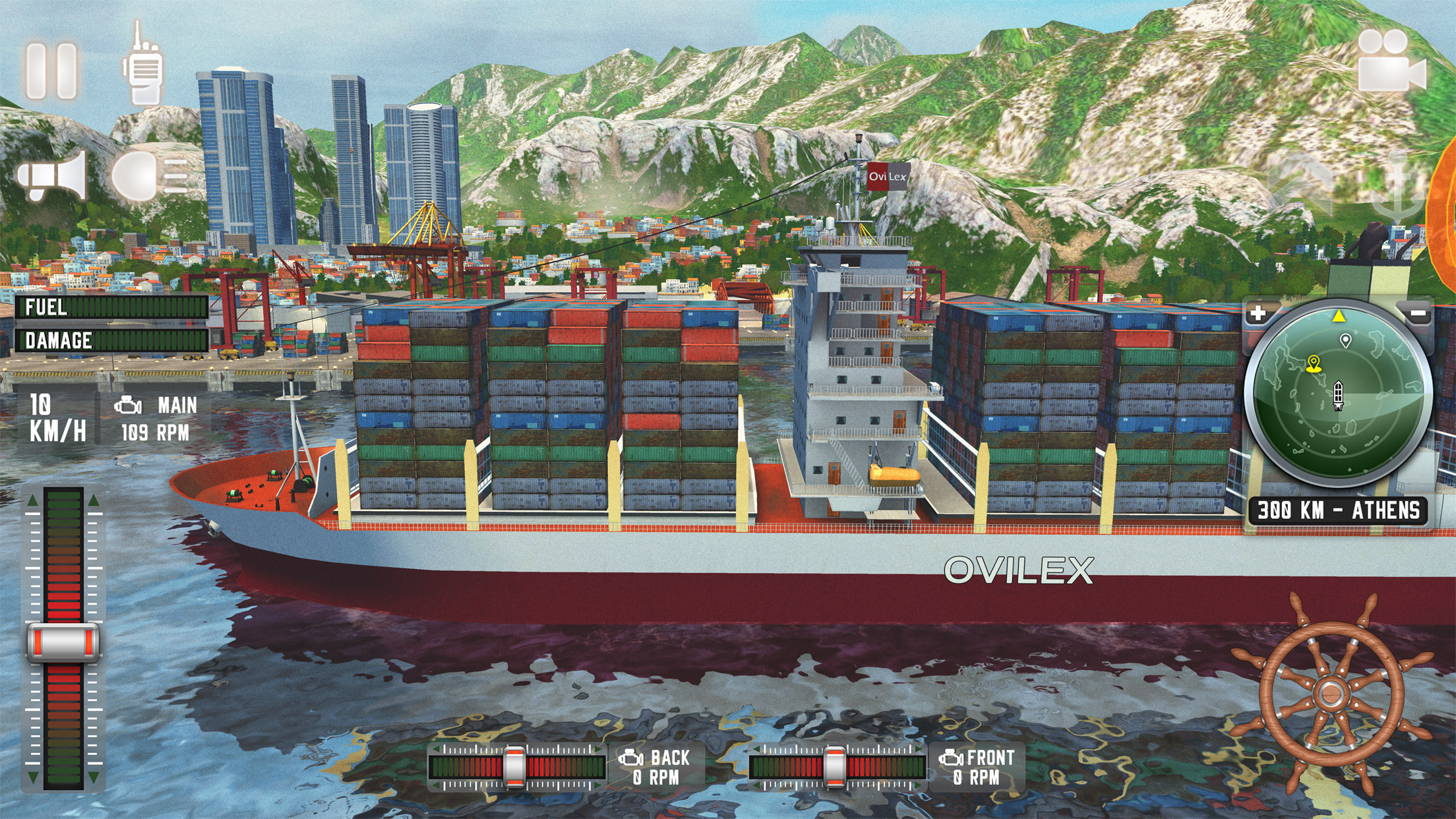Sound the megaphone horn

click(53, 176)
